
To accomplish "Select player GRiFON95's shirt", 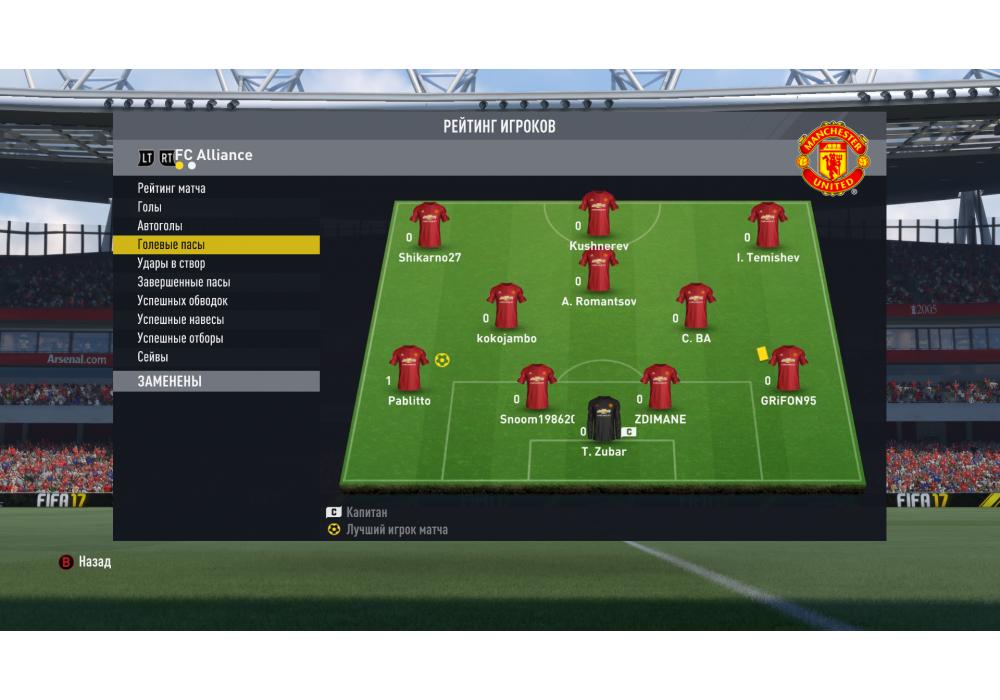I will coord(788,368).
